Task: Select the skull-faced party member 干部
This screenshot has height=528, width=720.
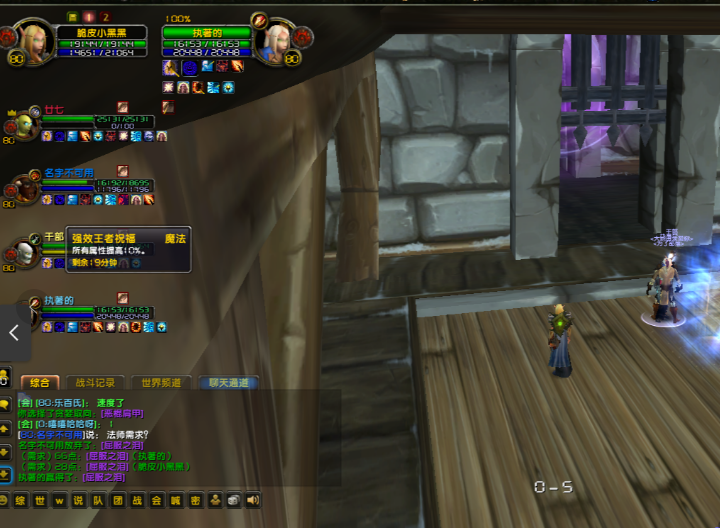Action: coord(26,251)
